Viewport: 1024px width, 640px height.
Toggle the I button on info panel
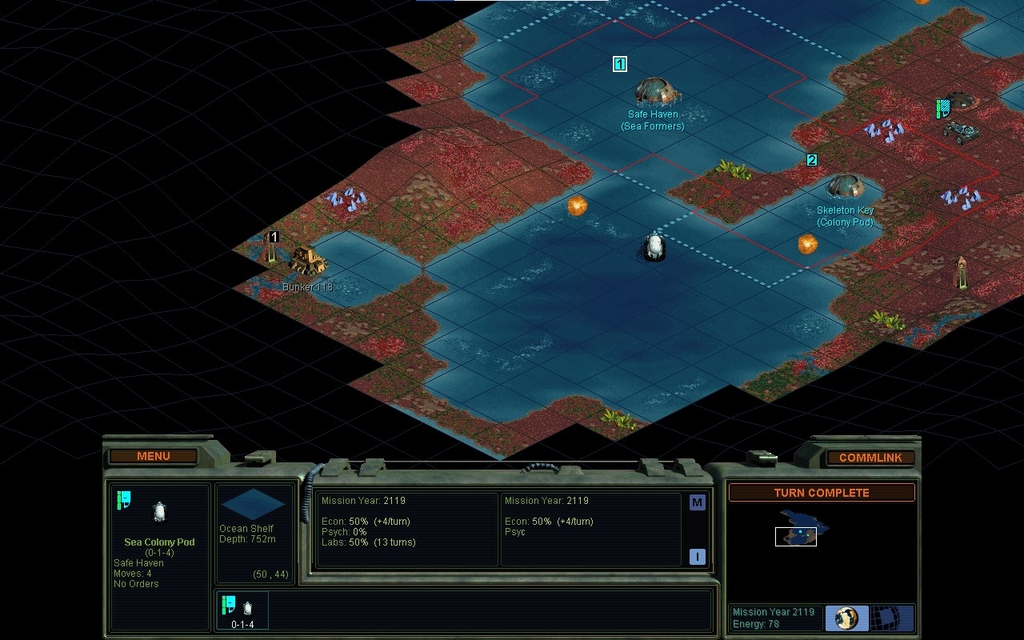pos(697,557)
